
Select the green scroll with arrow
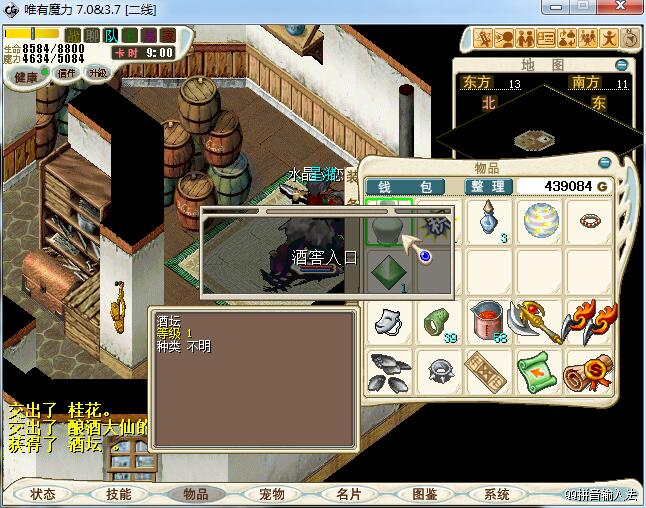[539, 371]
